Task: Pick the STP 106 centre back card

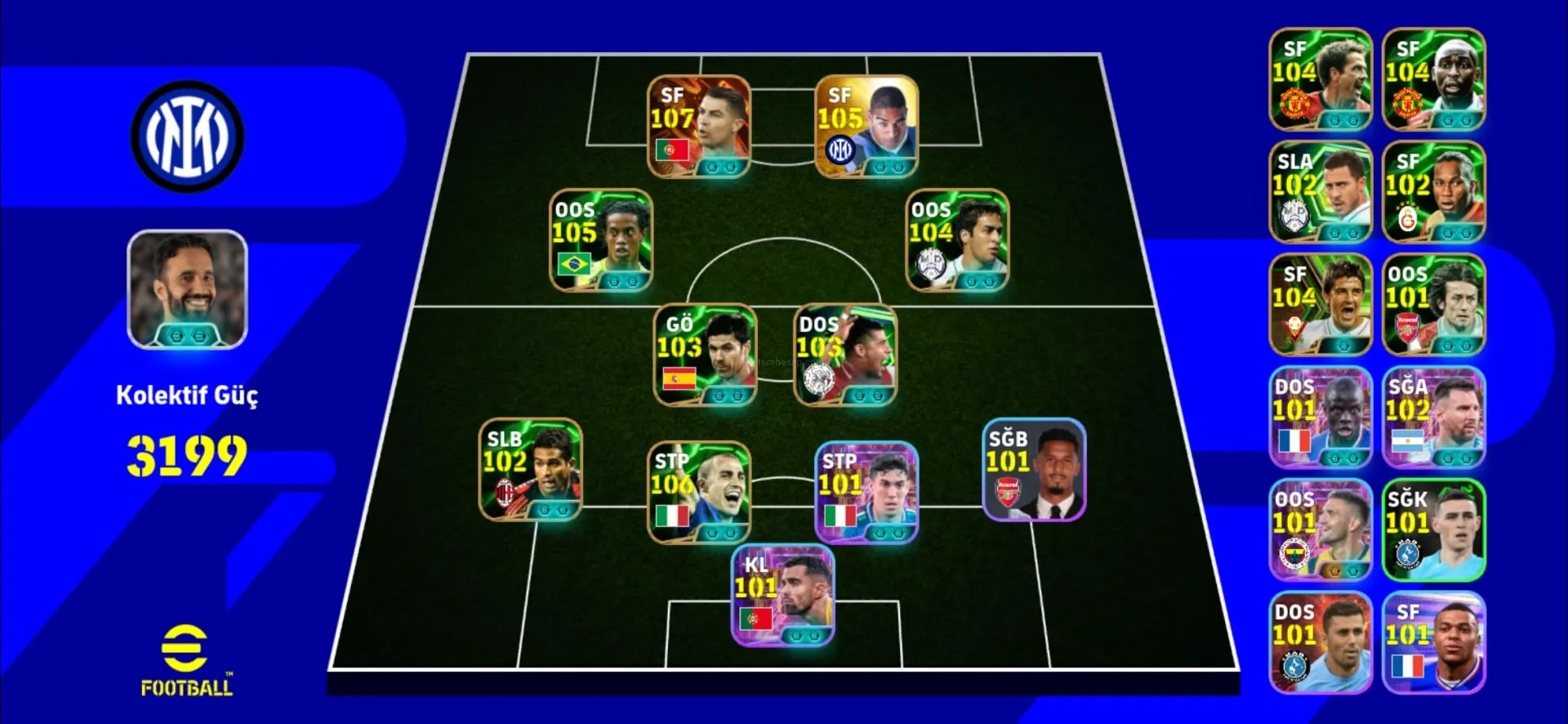Action: point(698,492)
